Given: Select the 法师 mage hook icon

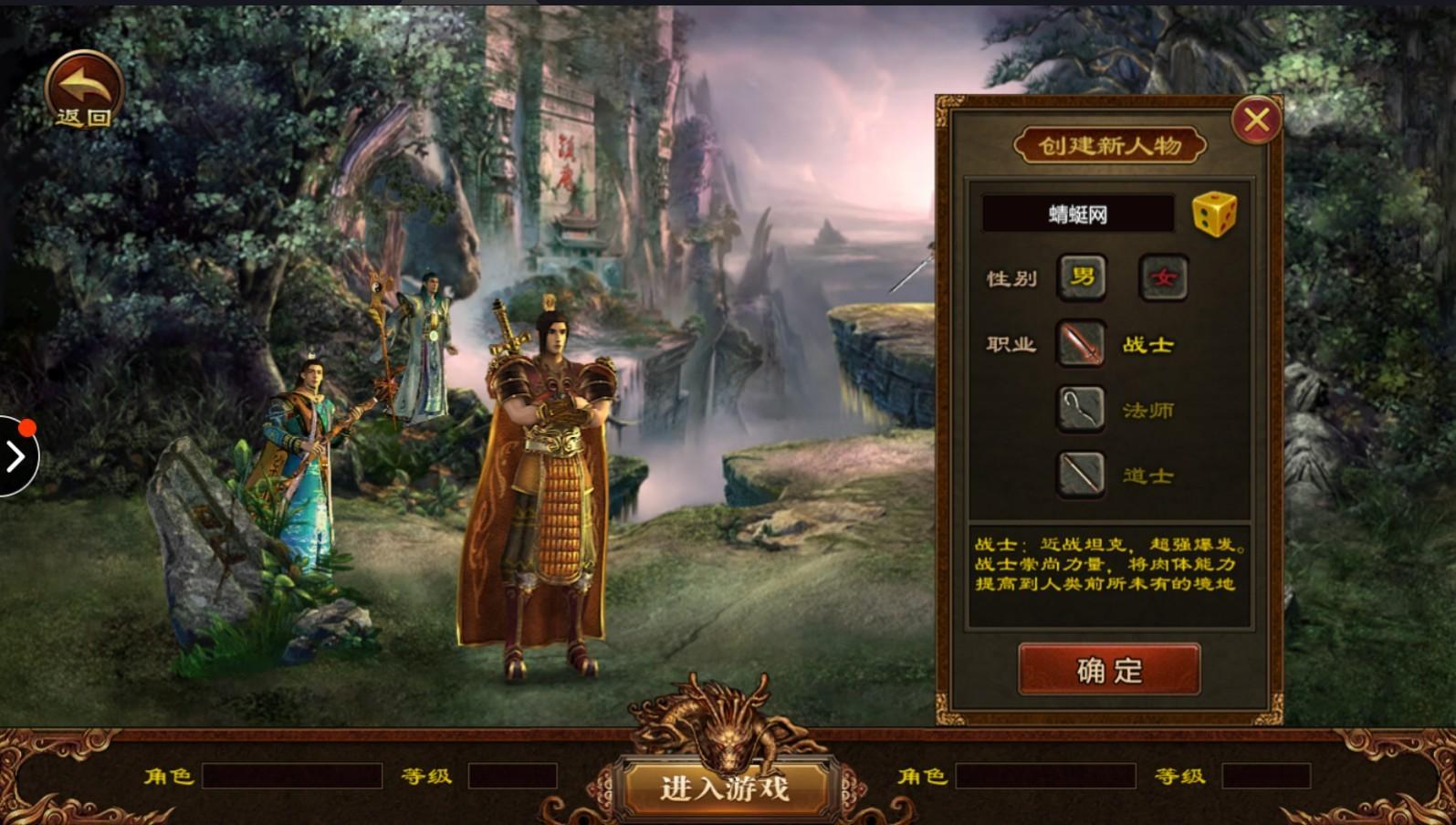Looking at the screenshot, I should 1081,410.
